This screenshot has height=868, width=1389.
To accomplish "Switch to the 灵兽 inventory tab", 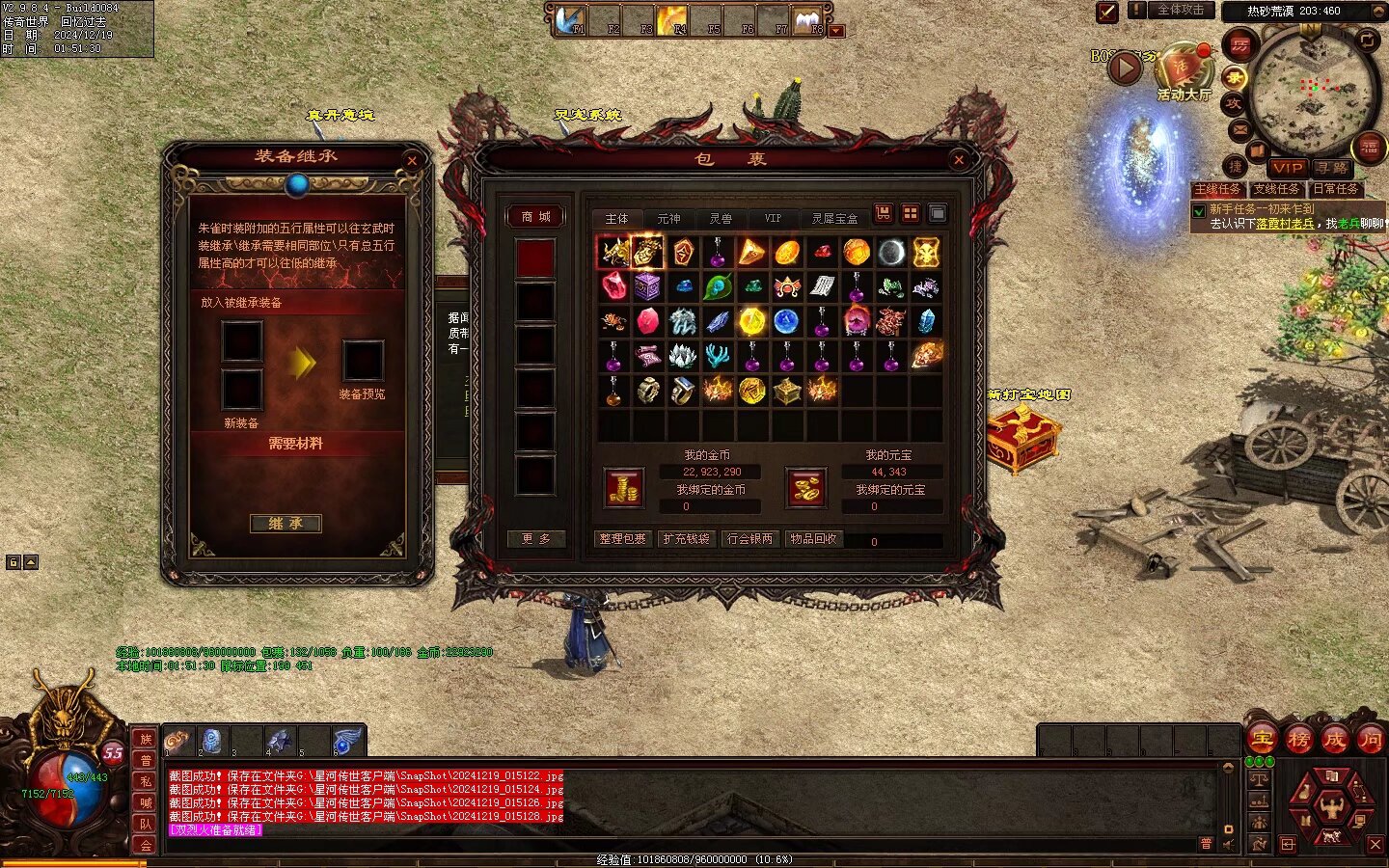I will 721,219.
